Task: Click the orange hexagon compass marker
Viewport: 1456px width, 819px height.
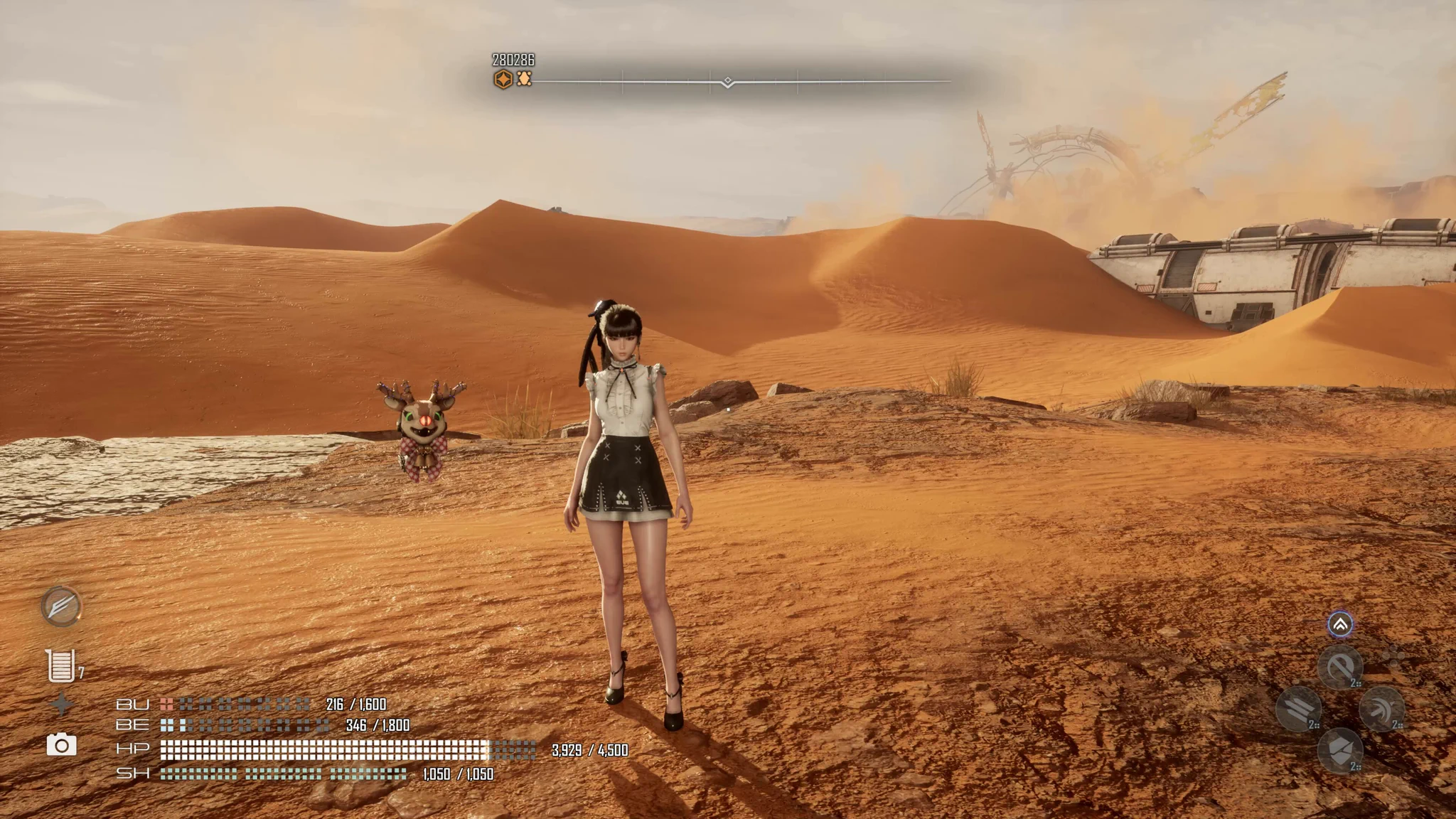Action: tap(503, 79)
